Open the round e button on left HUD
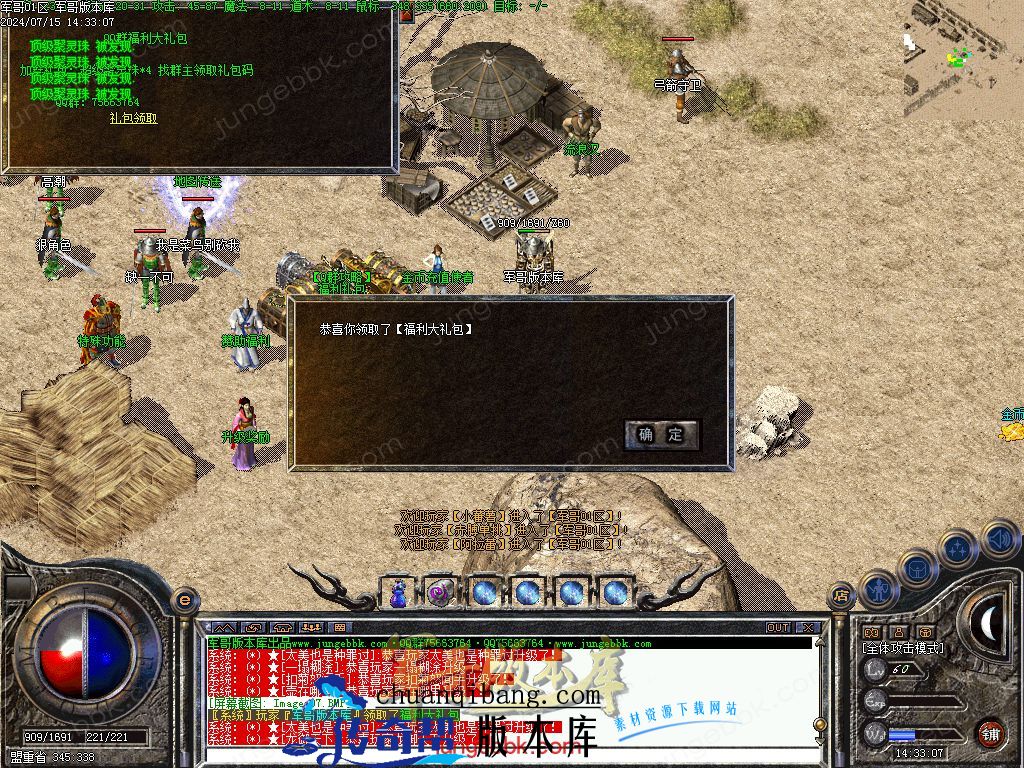 coord(184,599)
